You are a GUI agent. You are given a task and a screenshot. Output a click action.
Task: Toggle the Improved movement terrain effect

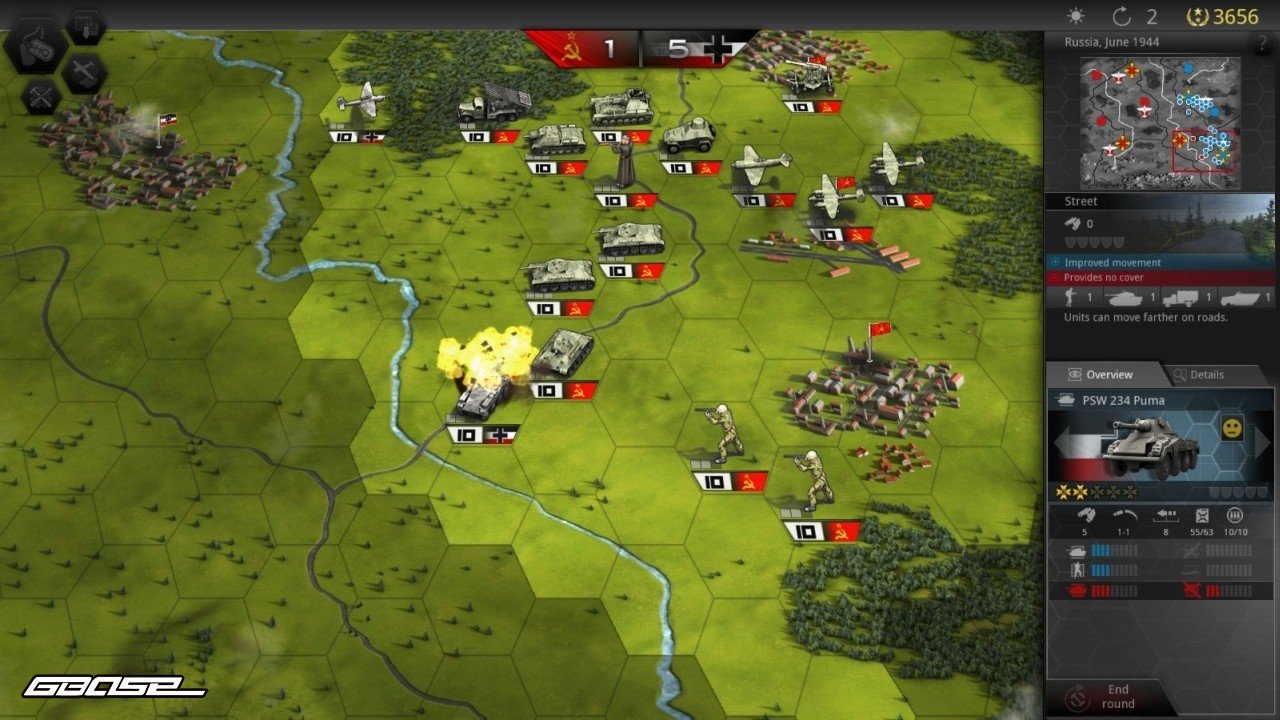1112,262
